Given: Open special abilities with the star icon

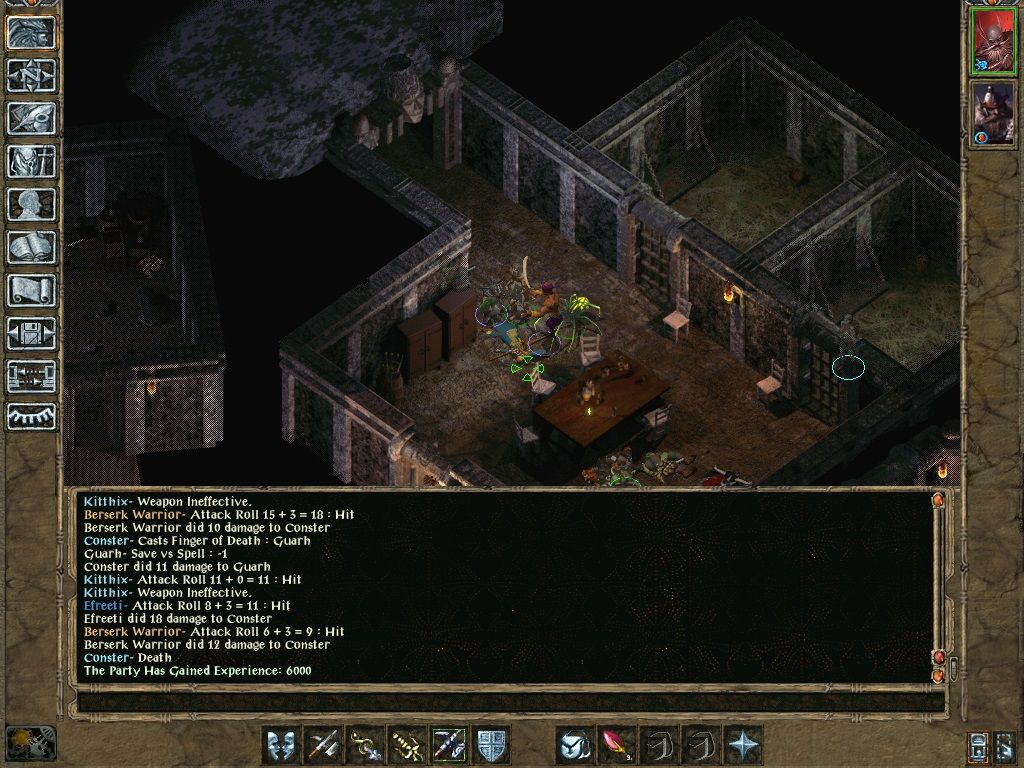Looking at the screenshot, I should [743, 745].
